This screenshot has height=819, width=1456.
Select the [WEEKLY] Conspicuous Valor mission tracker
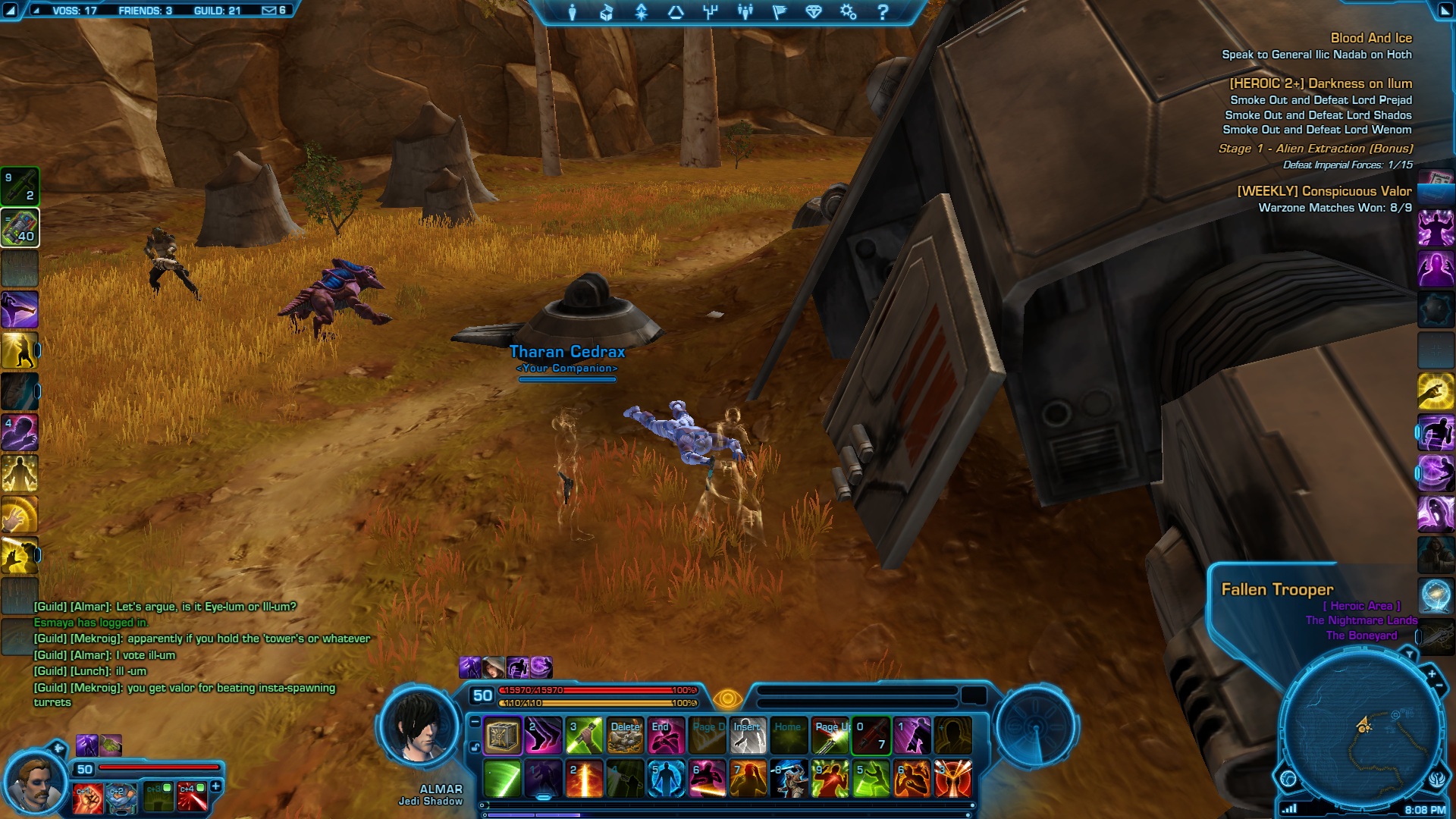[x=1324, y=191]
